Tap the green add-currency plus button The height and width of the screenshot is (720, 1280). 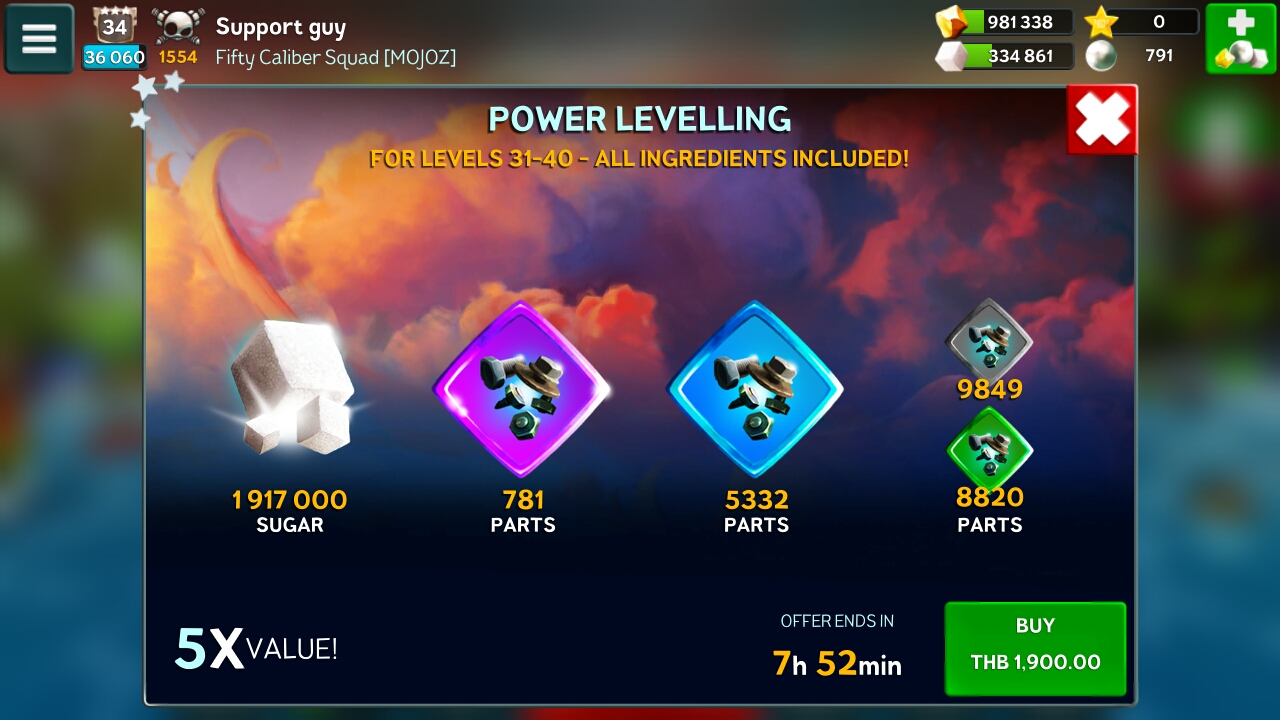point(1240,39)
